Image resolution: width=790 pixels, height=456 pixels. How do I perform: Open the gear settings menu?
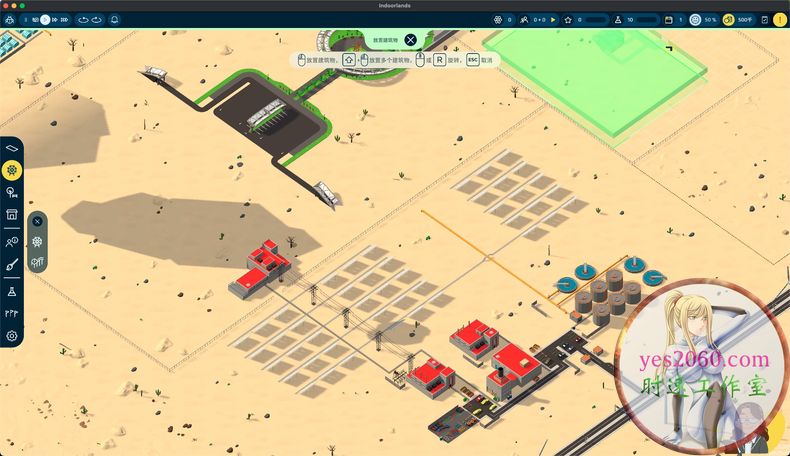pos(12,336)
